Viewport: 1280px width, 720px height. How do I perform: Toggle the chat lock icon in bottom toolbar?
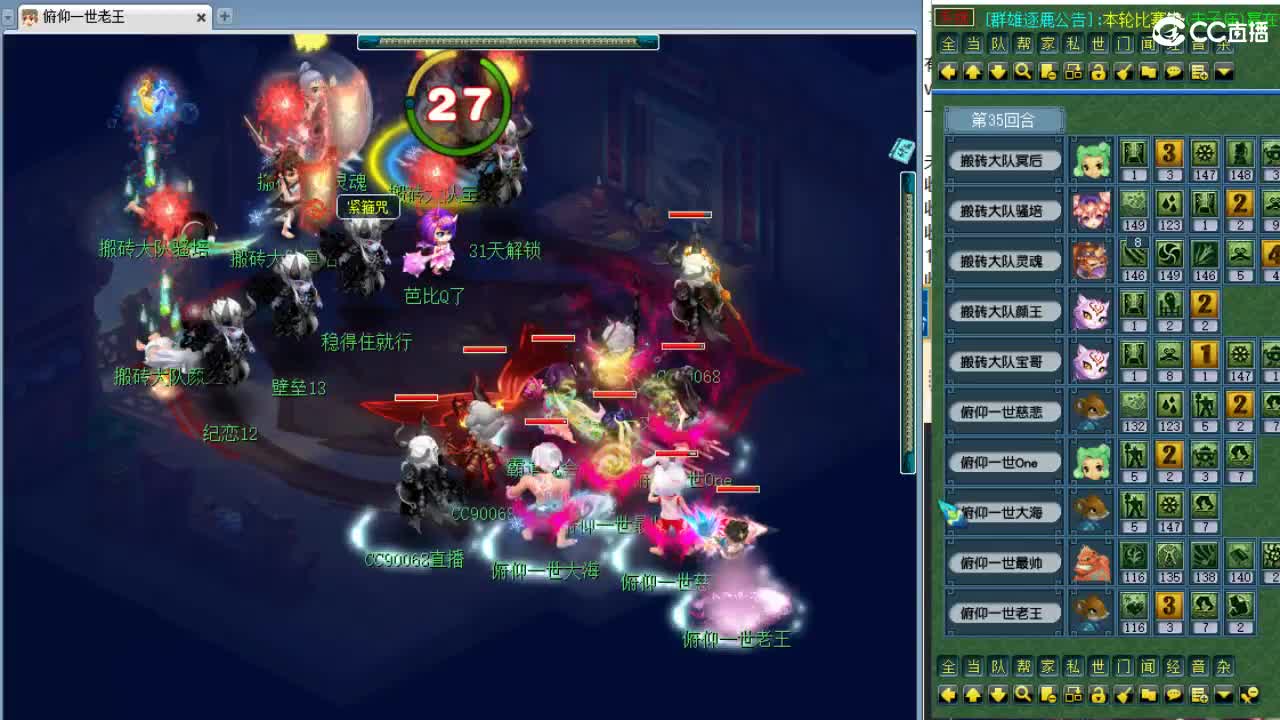point(1098,694)
